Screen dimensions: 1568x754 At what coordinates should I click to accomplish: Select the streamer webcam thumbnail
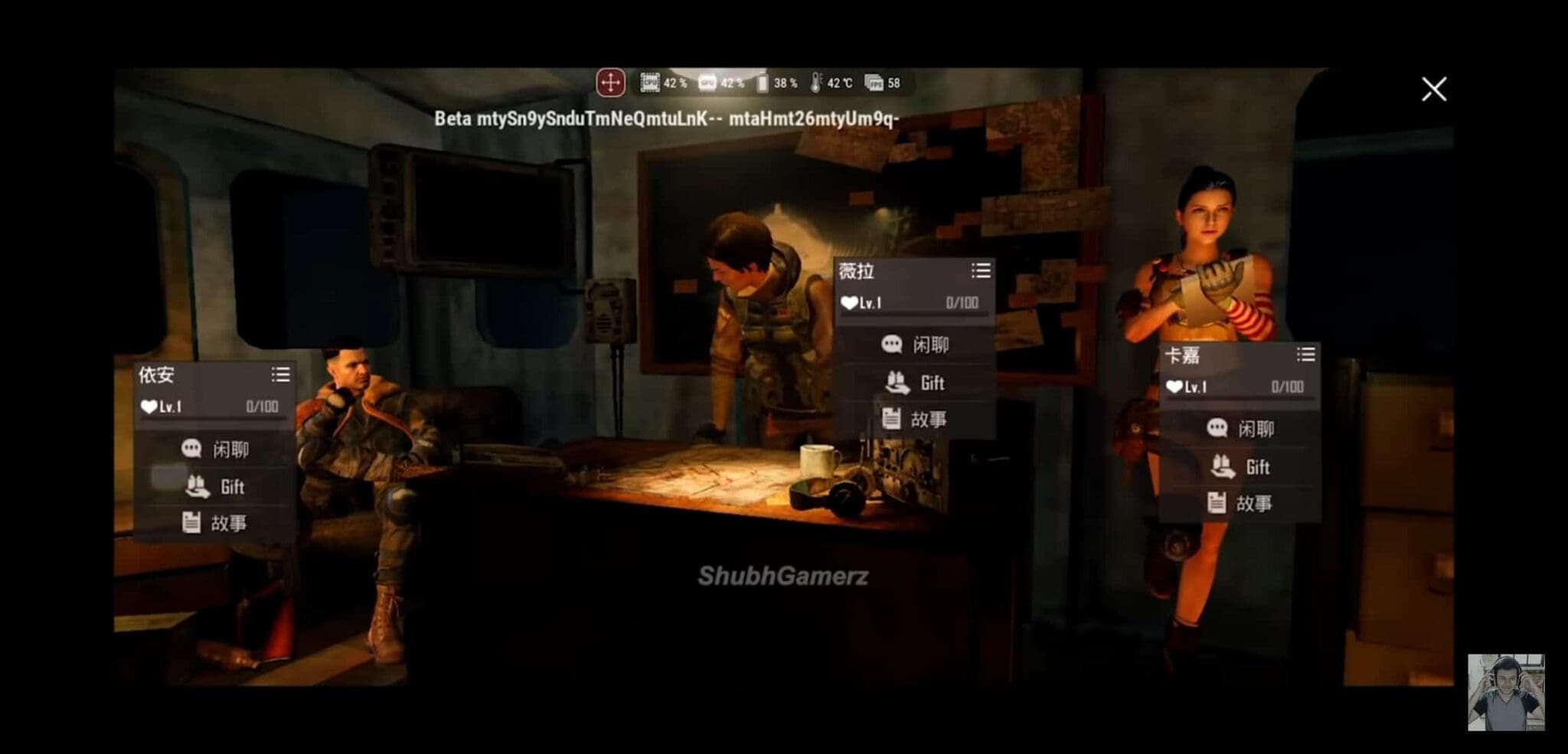1505,693
